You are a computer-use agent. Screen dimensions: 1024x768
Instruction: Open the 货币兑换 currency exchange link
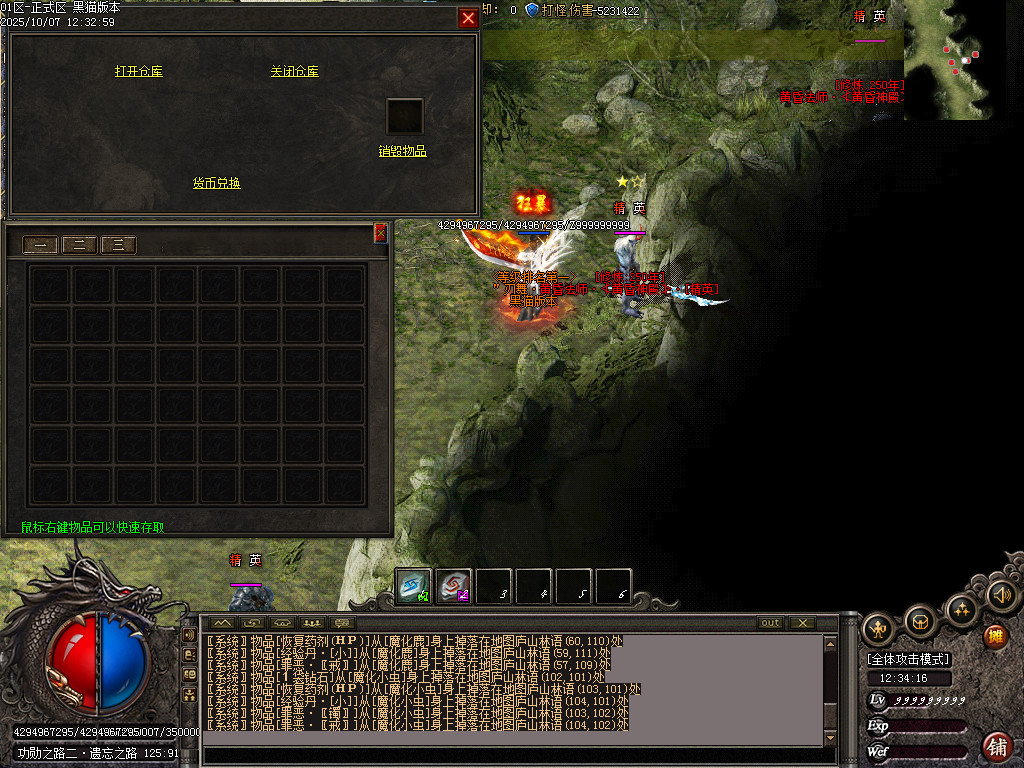coord(216,183)
